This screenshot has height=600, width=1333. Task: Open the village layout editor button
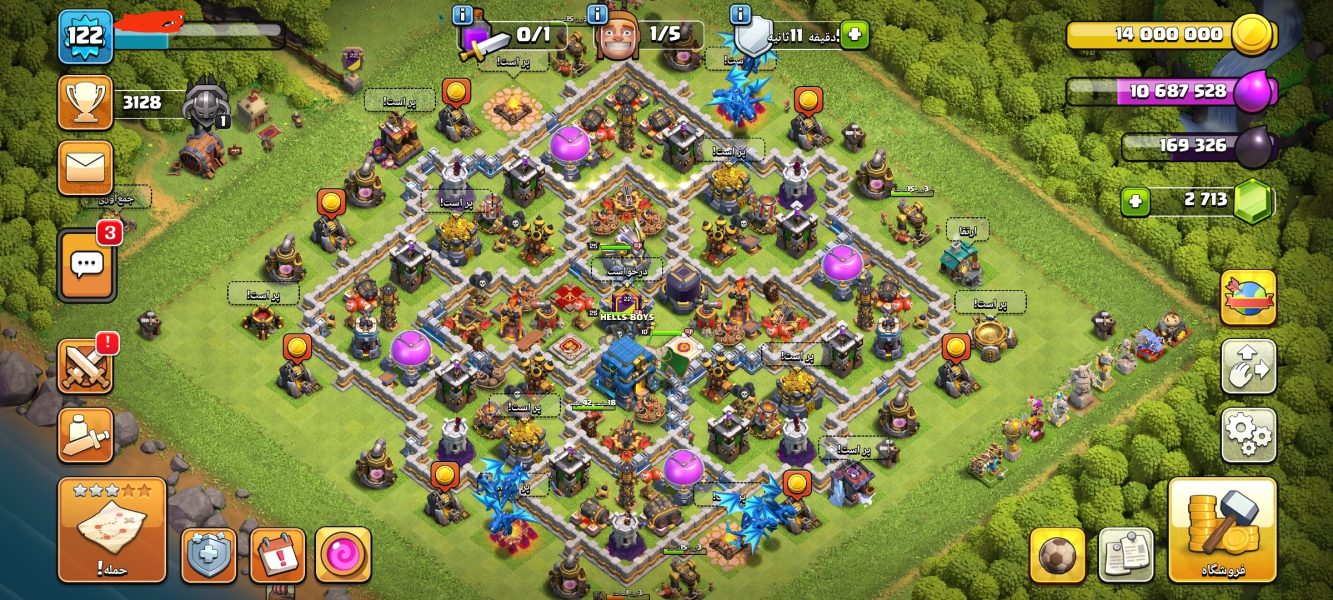click(x=1248, y=366)
